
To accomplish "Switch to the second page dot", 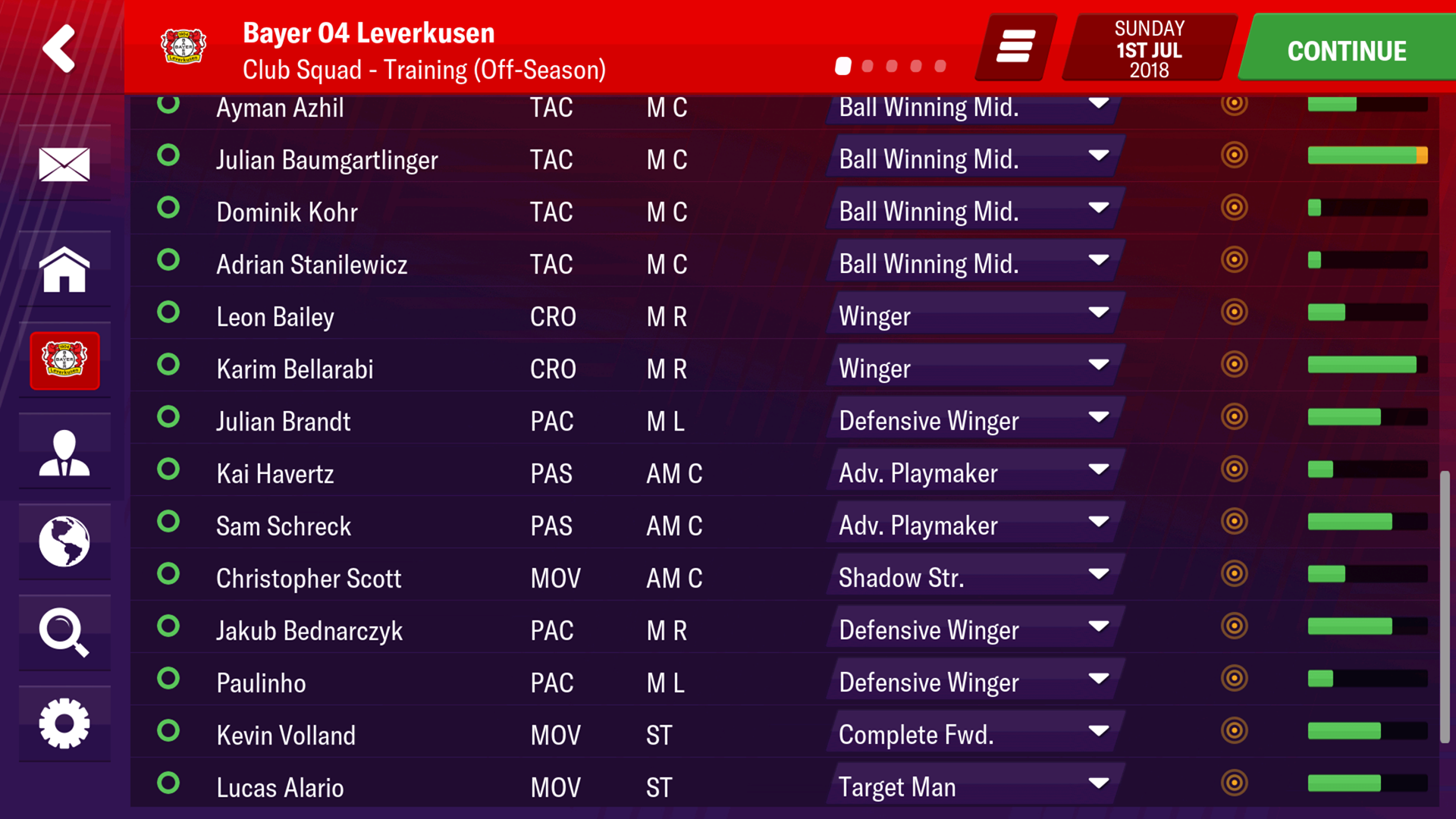I will click(x=867, y=67).
